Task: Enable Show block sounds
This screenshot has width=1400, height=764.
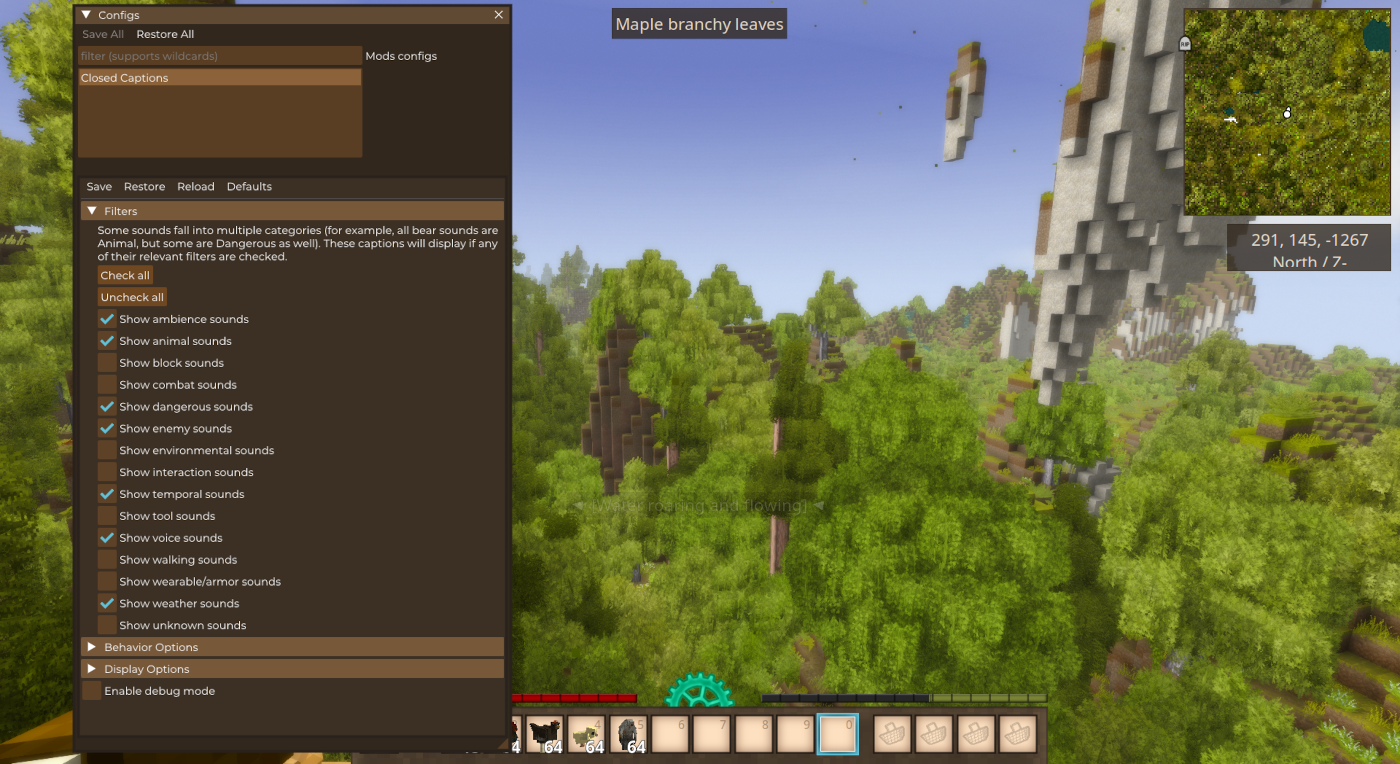Action: pyautogui.click(x=107, y=363)
